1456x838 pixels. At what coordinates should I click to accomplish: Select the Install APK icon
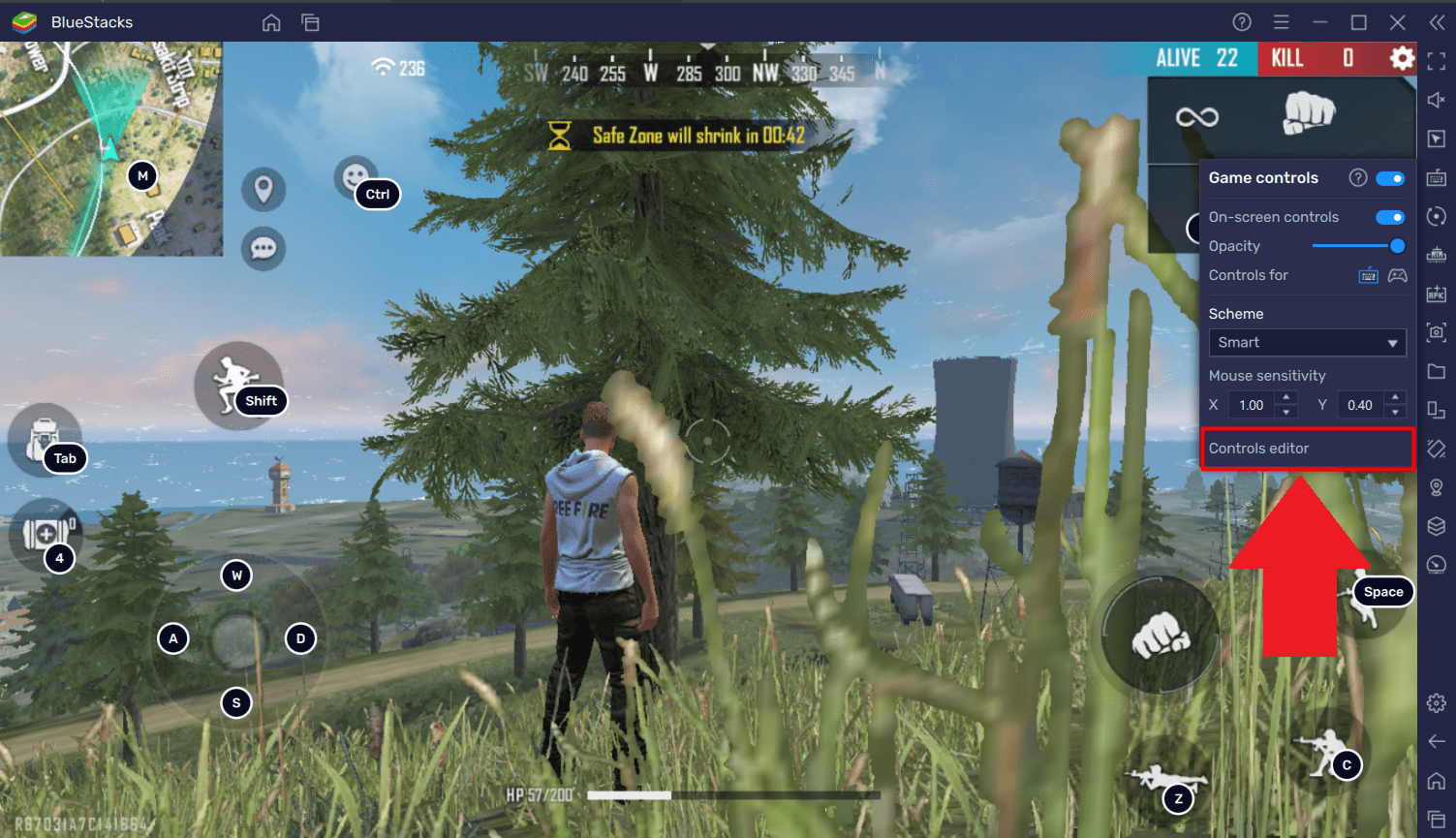click(1437, 294)
